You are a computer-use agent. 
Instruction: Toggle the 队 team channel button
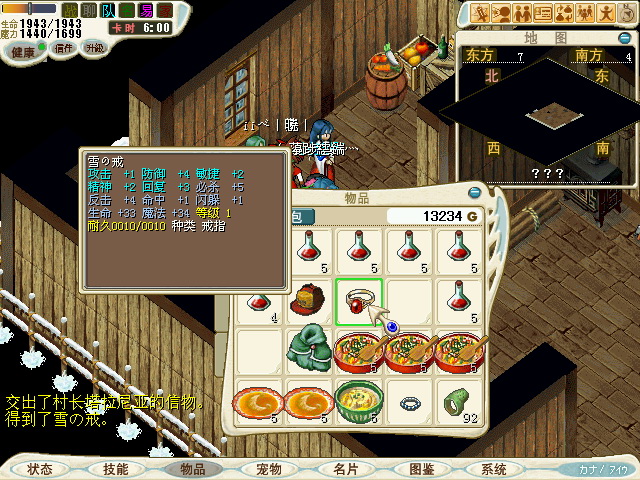108,10
